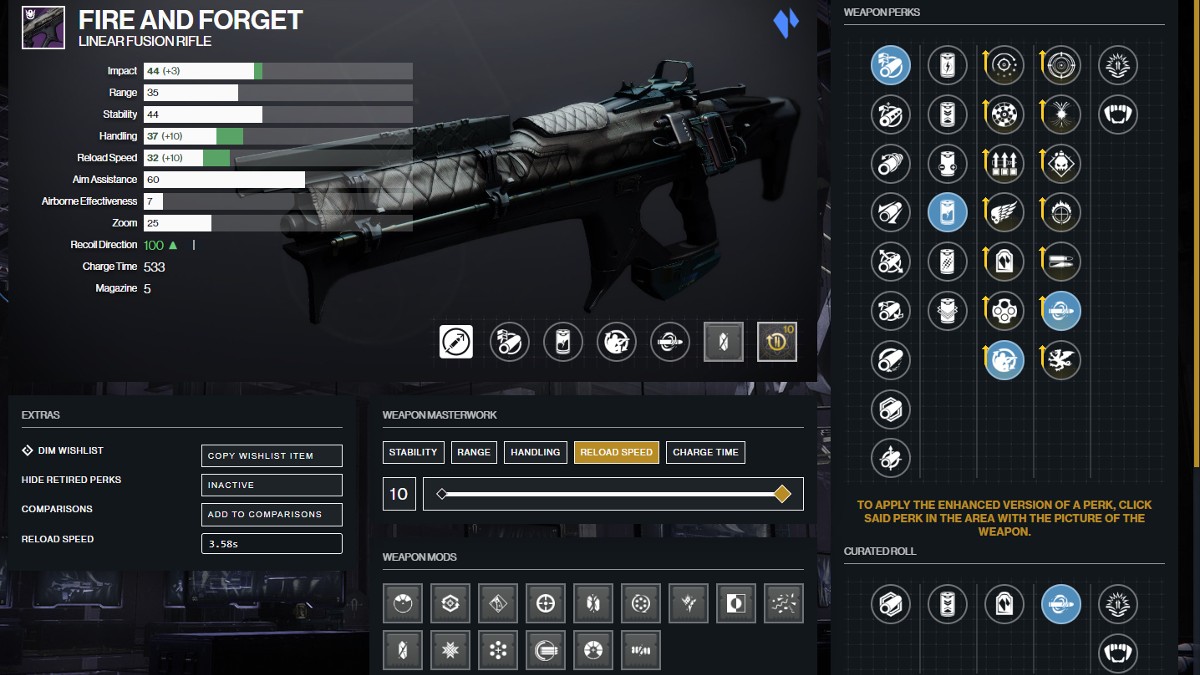The image size is (1200, 675).
Task: Click the curated roll's highlighted perk
Action: point(1060,604)
